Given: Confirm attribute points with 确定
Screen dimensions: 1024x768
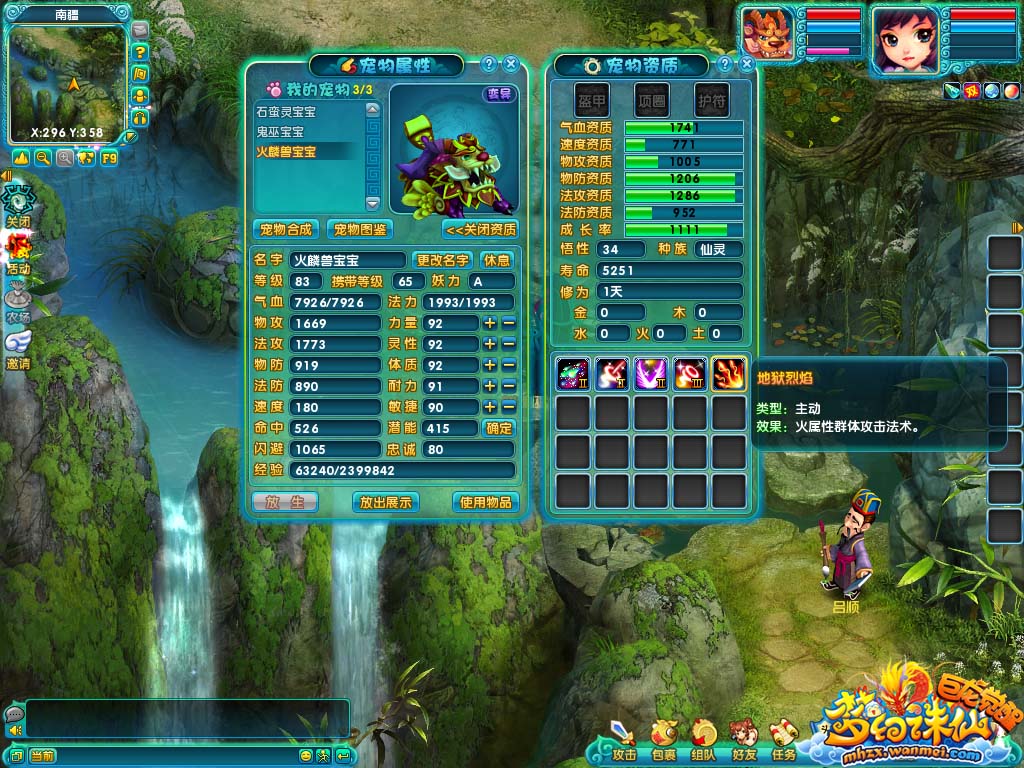Looking at the screenshot, I should (x=498, y=428).
